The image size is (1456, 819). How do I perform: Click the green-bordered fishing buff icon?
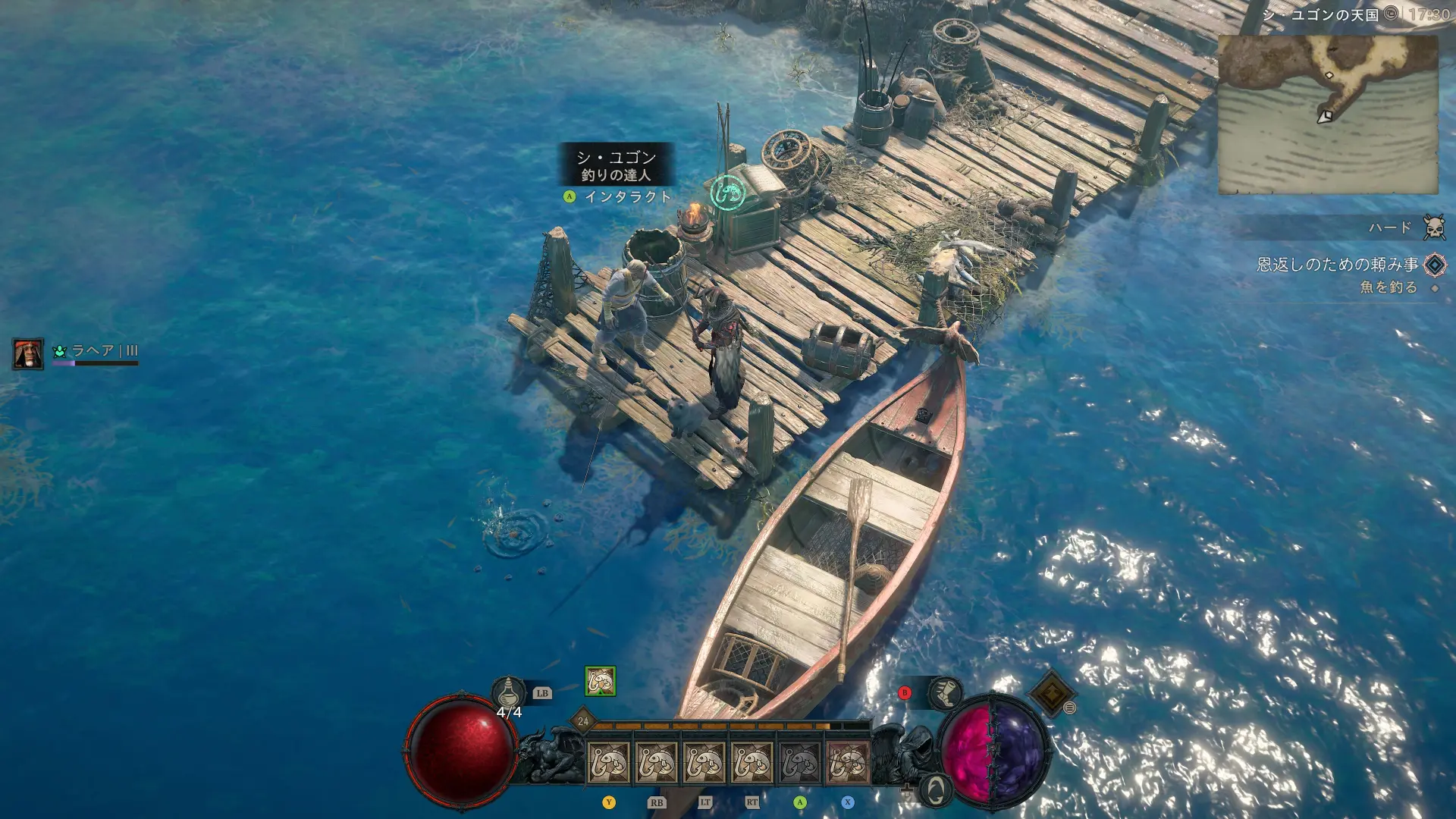pyautogui.click(x=600, y=681)
